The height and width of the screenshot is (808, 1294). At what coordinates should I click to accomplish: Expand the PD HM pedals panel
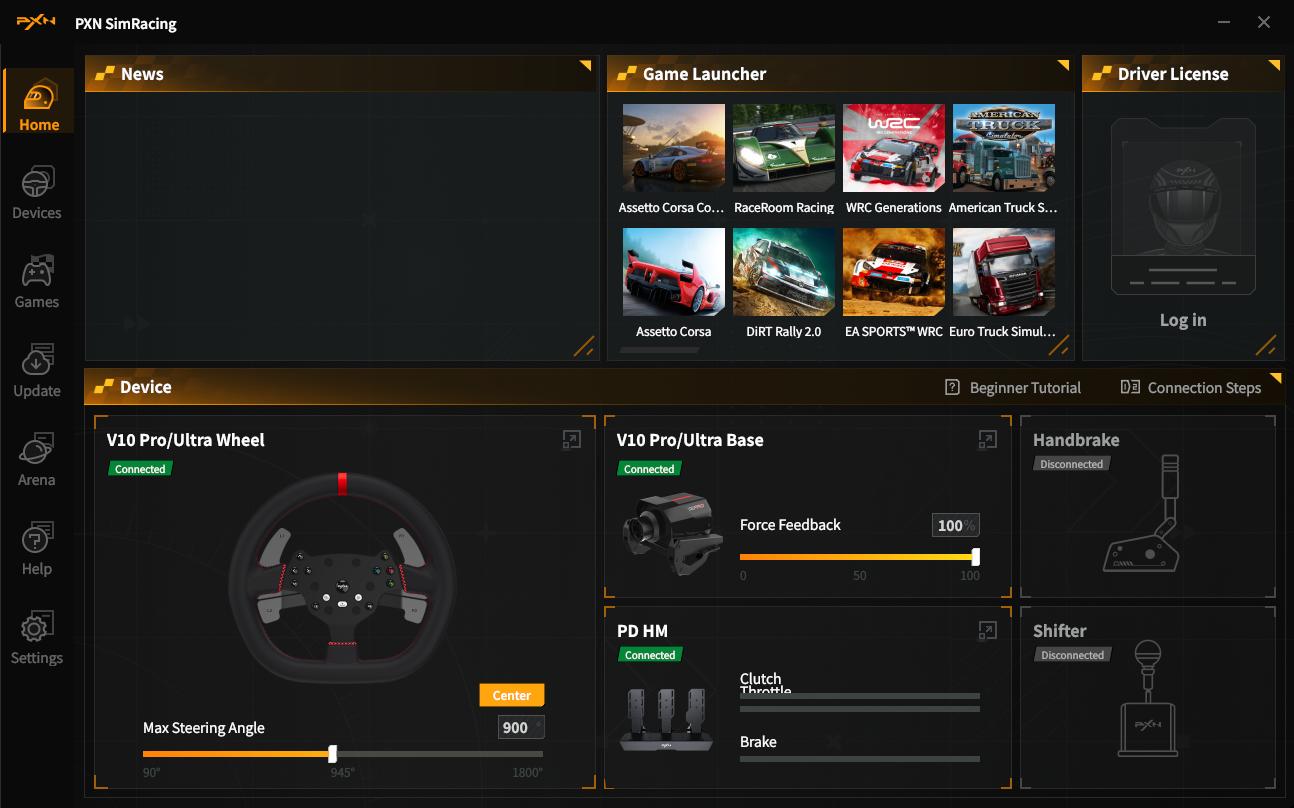pyautogui.click(x=987, y=630)
